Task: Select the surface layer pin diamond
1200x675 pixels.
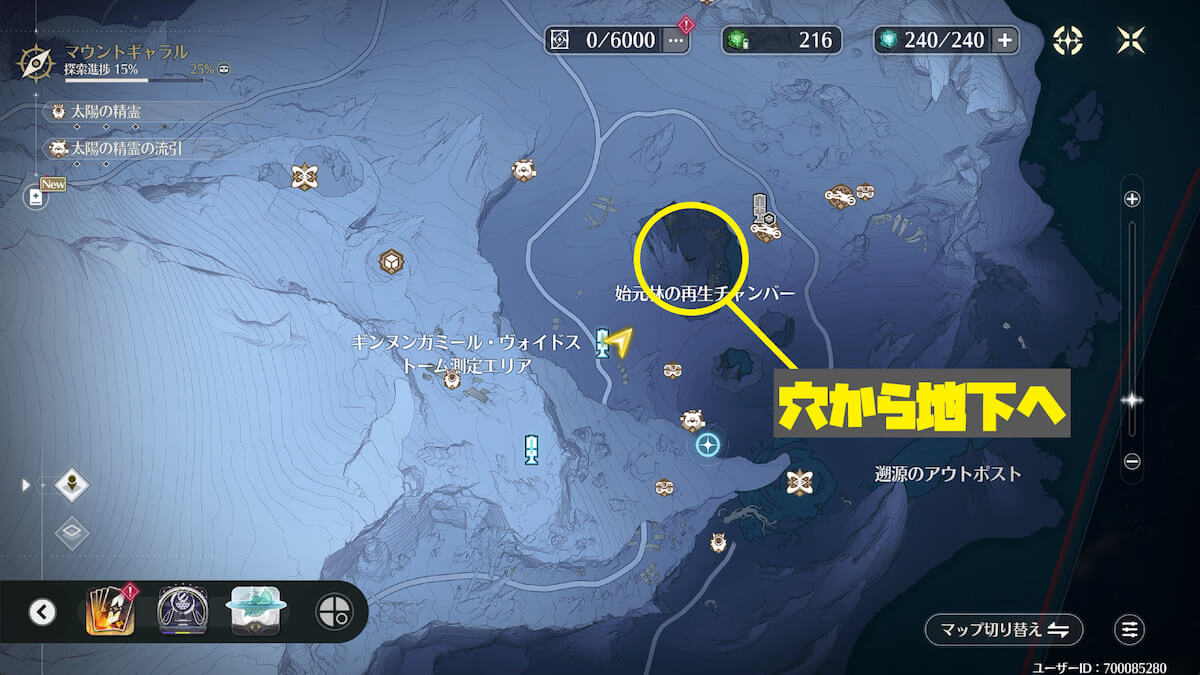Action: click(72, 487)
